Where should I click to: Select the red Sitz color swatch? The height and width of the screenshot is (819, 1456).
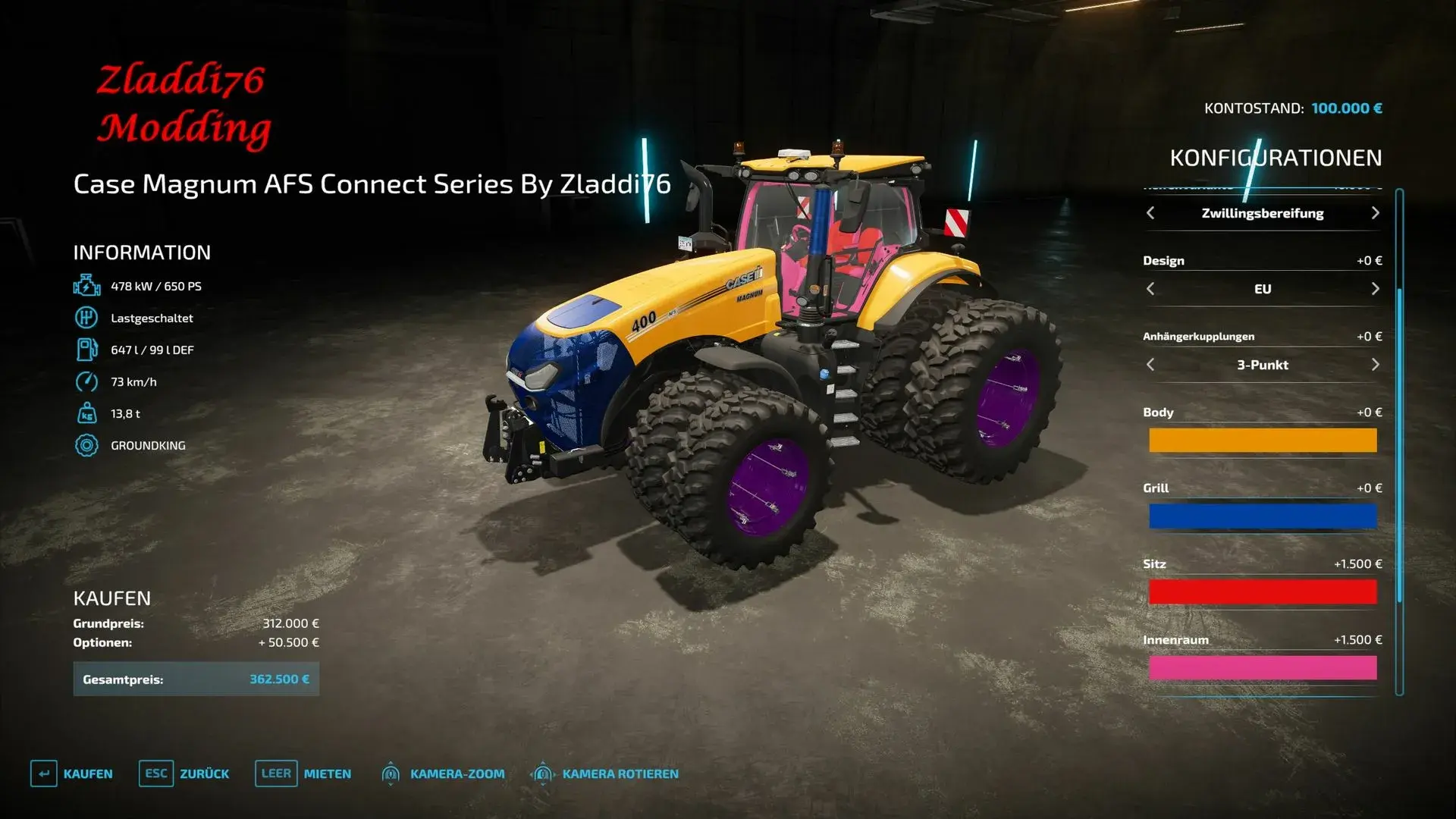[1263, 591]
